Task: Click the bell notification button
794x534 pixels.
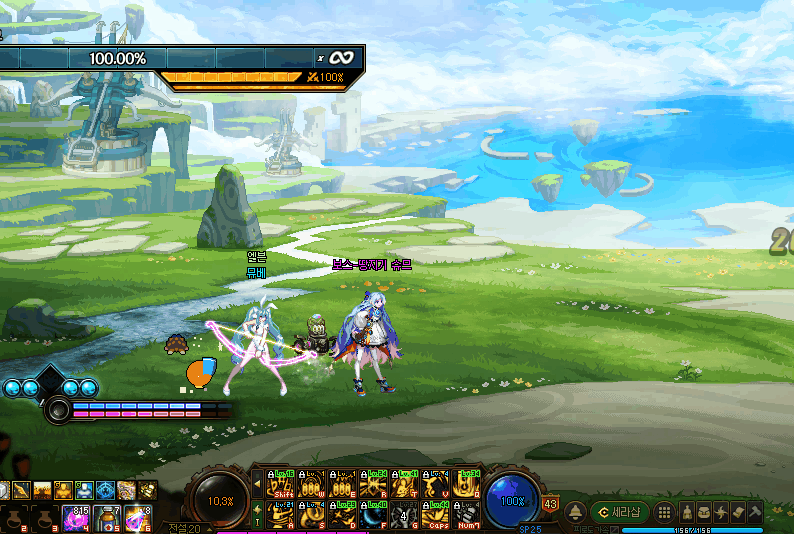Action: [x=576, y=511]
